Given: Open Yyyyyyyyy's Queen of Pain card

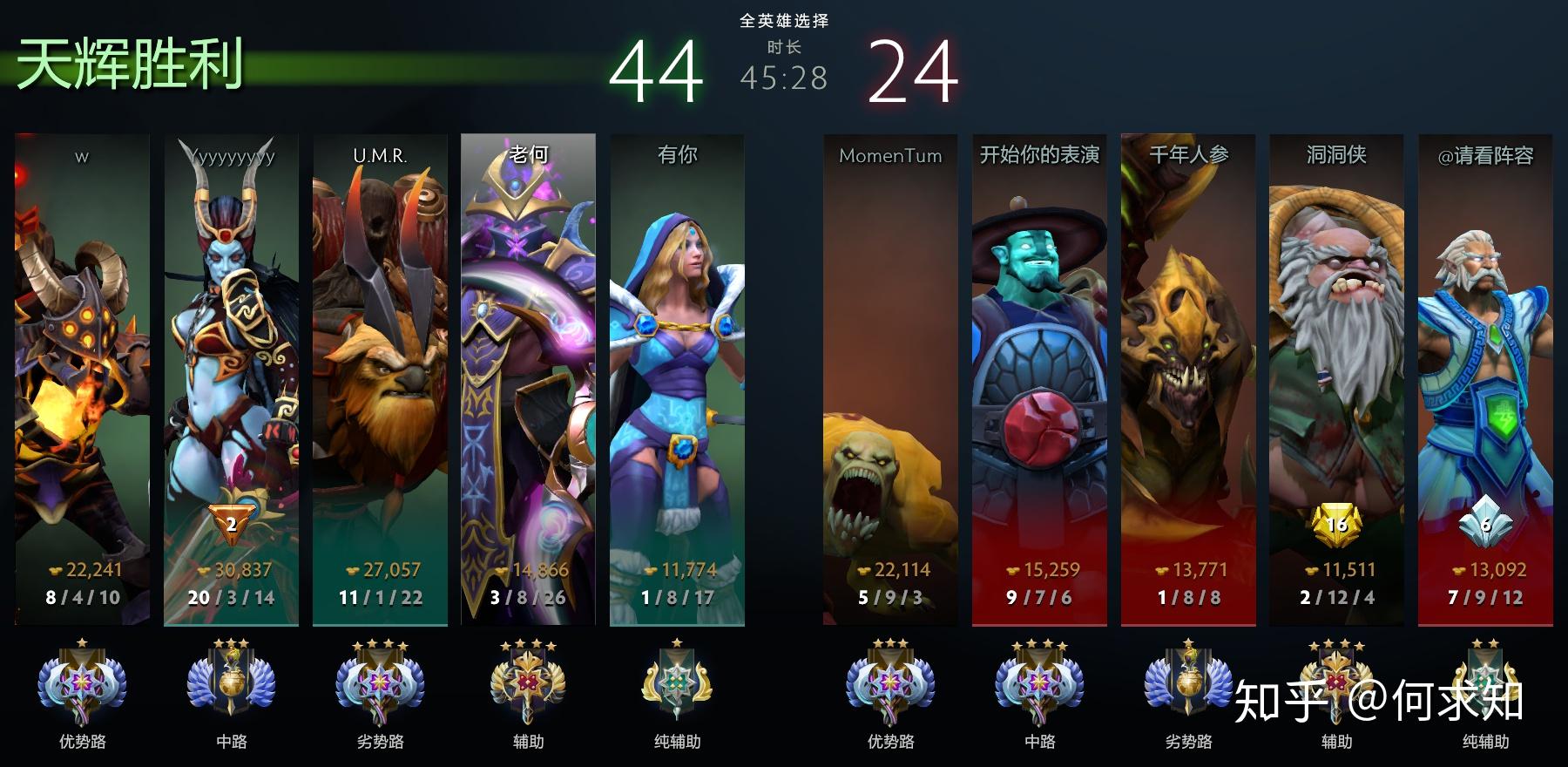Looking at the screenshot, I should point(231,349).
